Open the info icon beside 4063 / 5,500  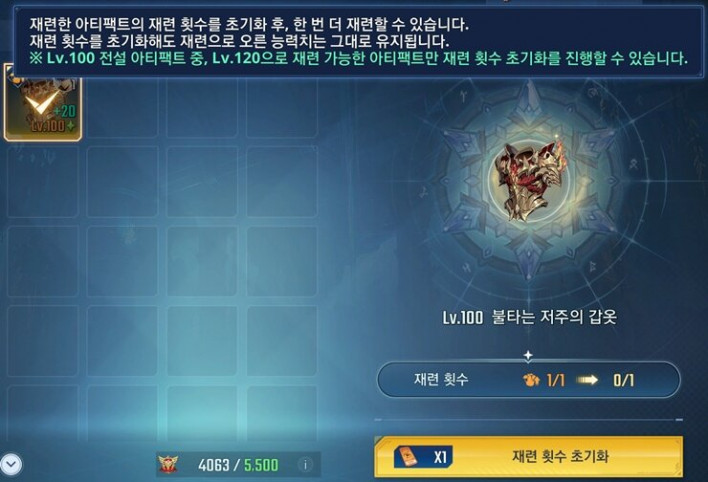tap(305, 464)
